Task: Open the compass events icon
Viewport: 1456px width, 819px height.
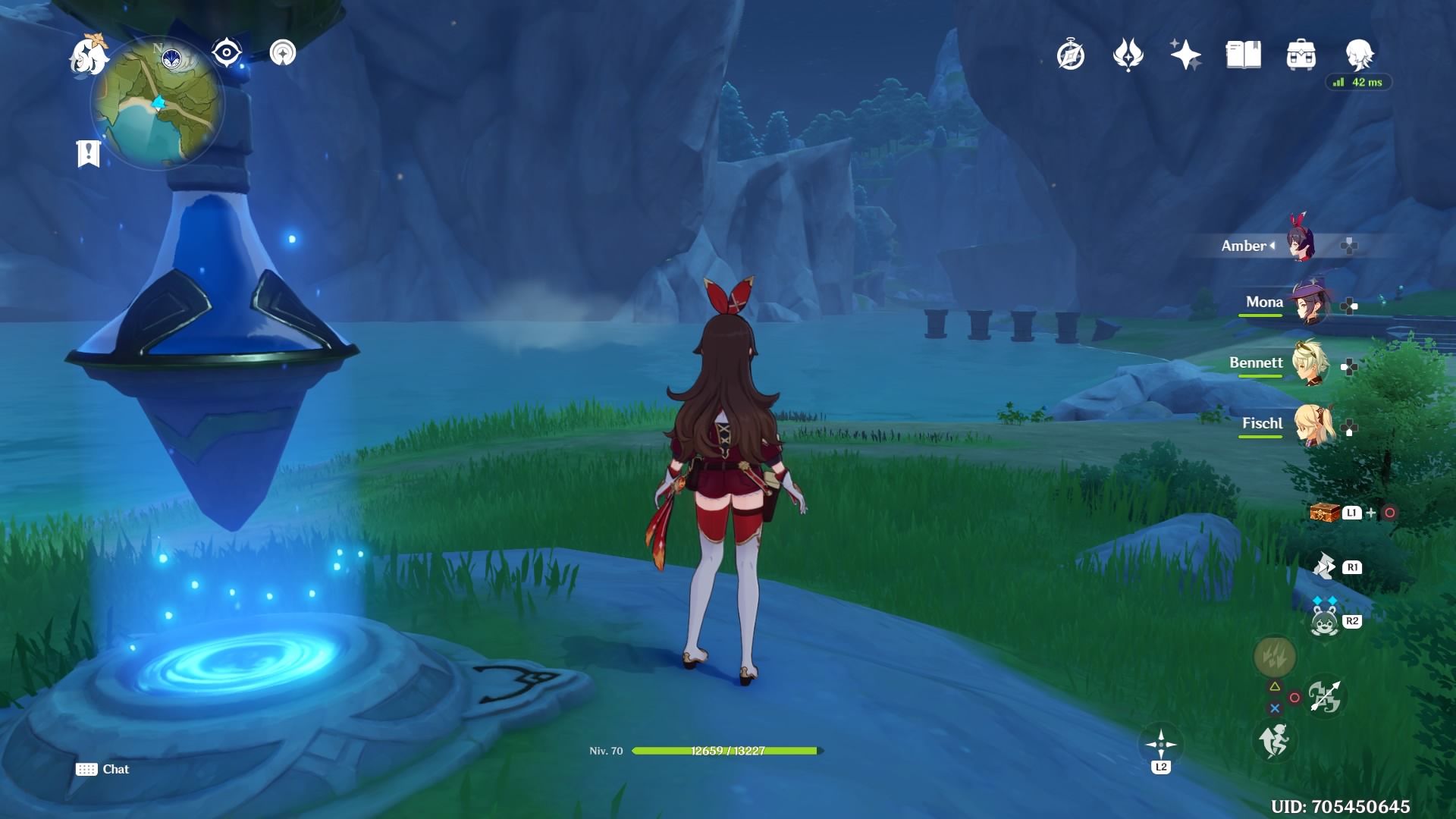Action: [x=1071, y=55]
